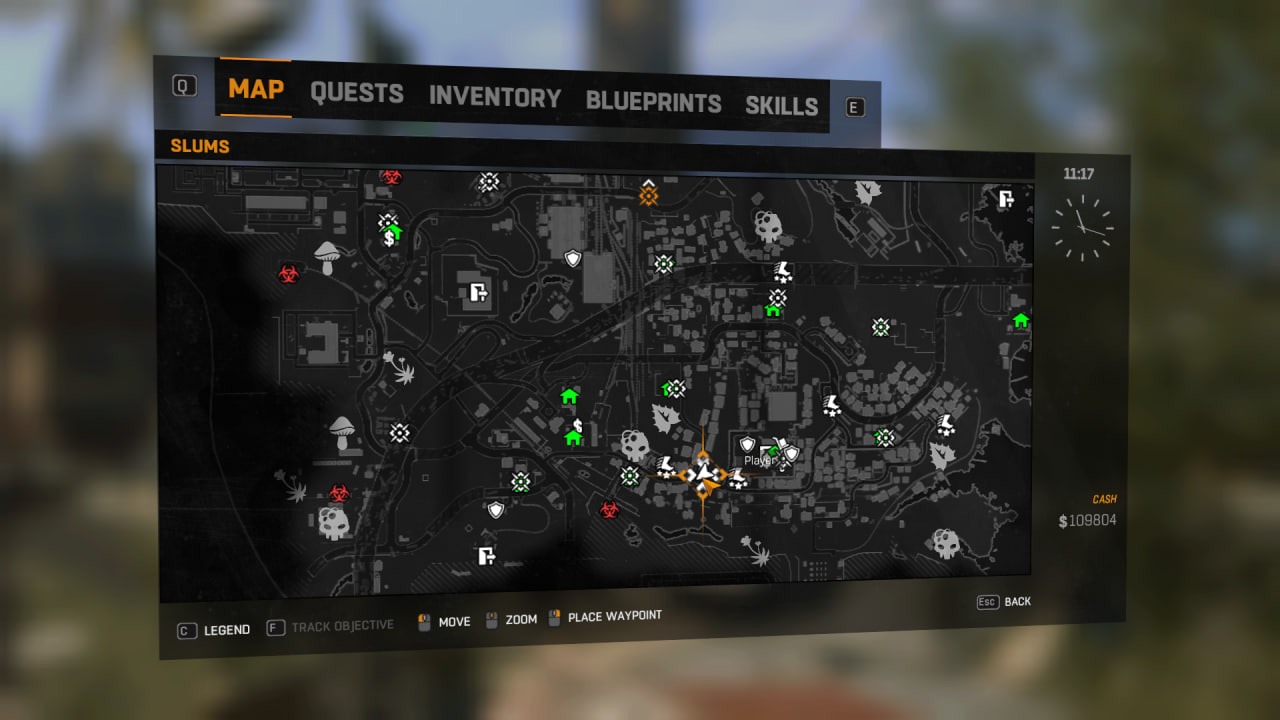
Task: Select the orange chevron objective marker
Action: 648,192
